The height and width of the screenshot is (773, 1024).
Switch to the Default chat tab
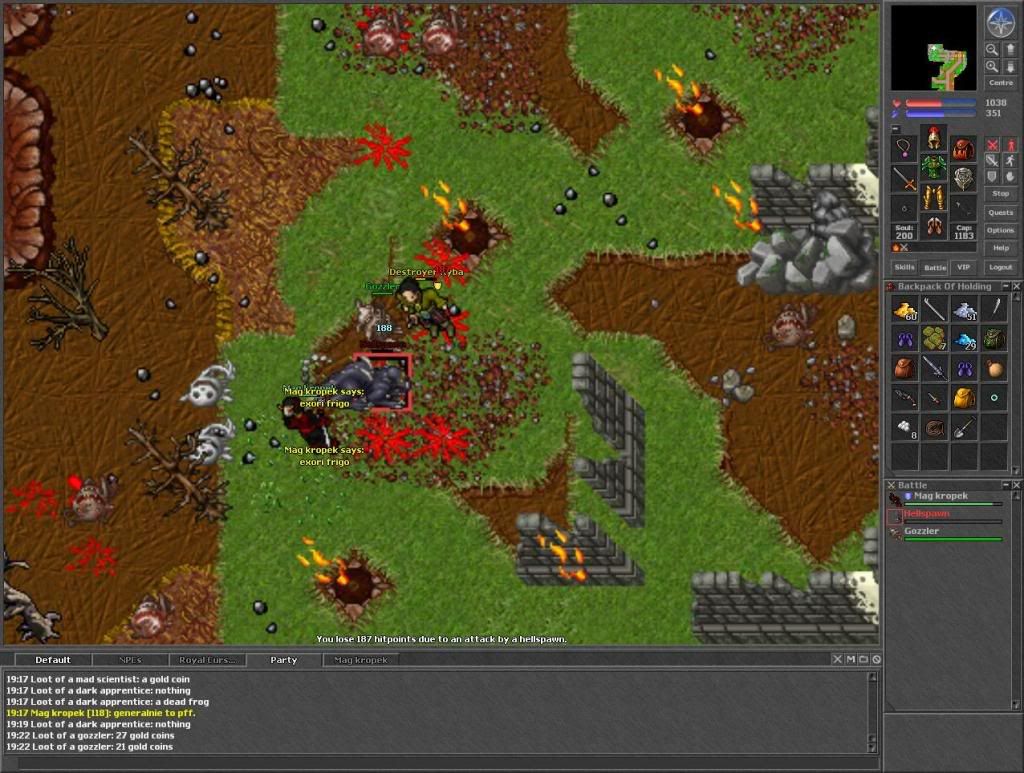point(53,660)
